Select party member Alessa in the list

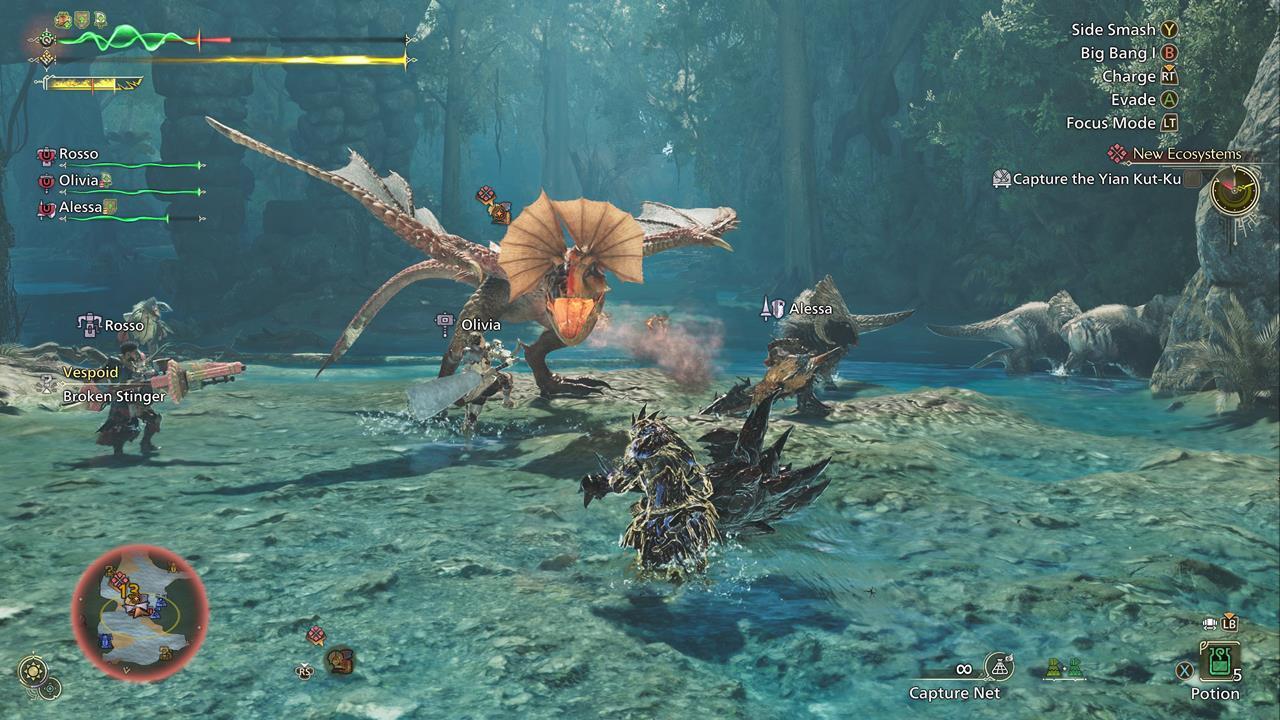[80, 207]
